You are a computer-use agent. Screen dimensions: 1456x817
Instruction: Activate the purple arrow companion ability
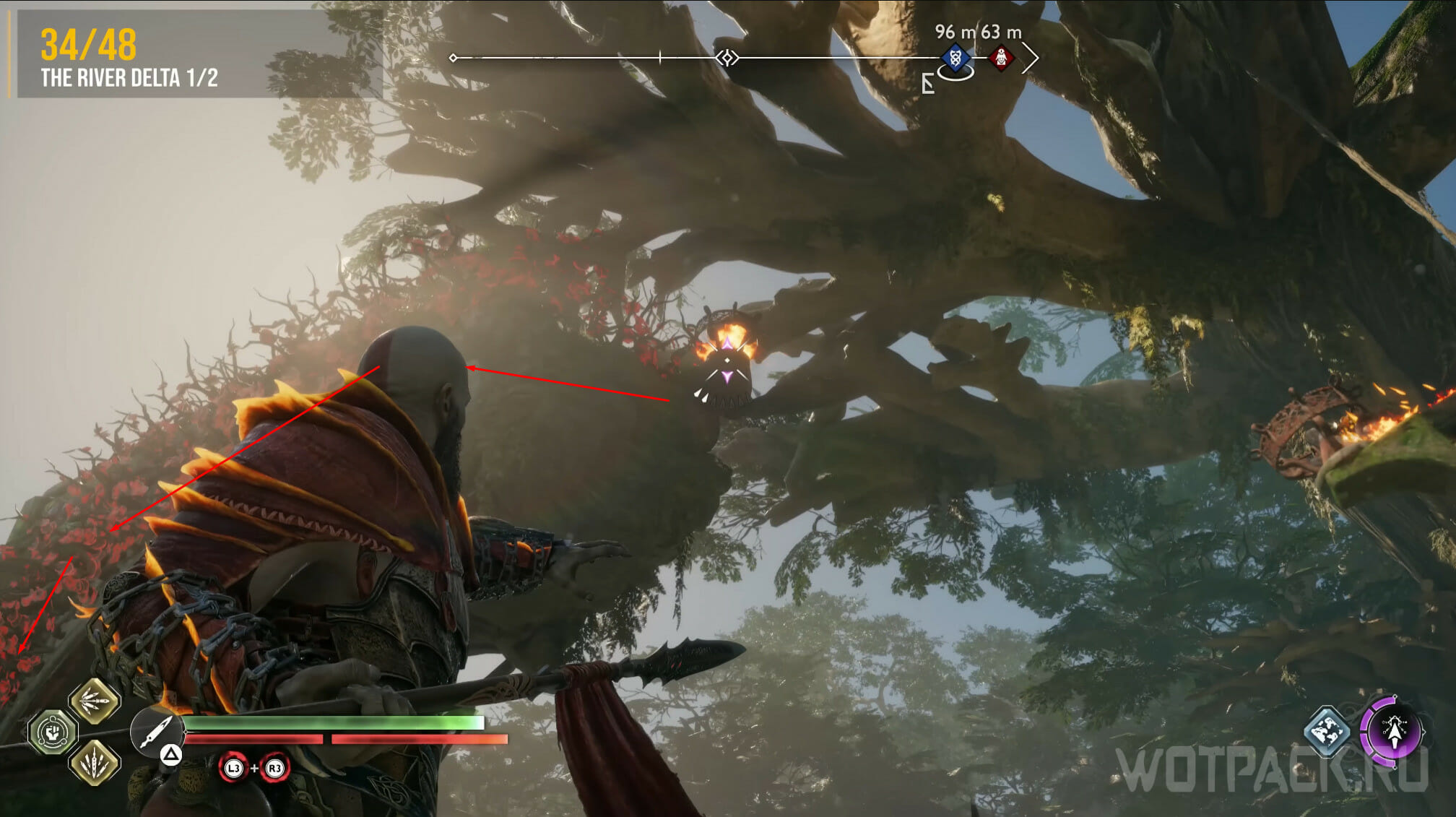pyautogui.click(x=1393, y=730)
